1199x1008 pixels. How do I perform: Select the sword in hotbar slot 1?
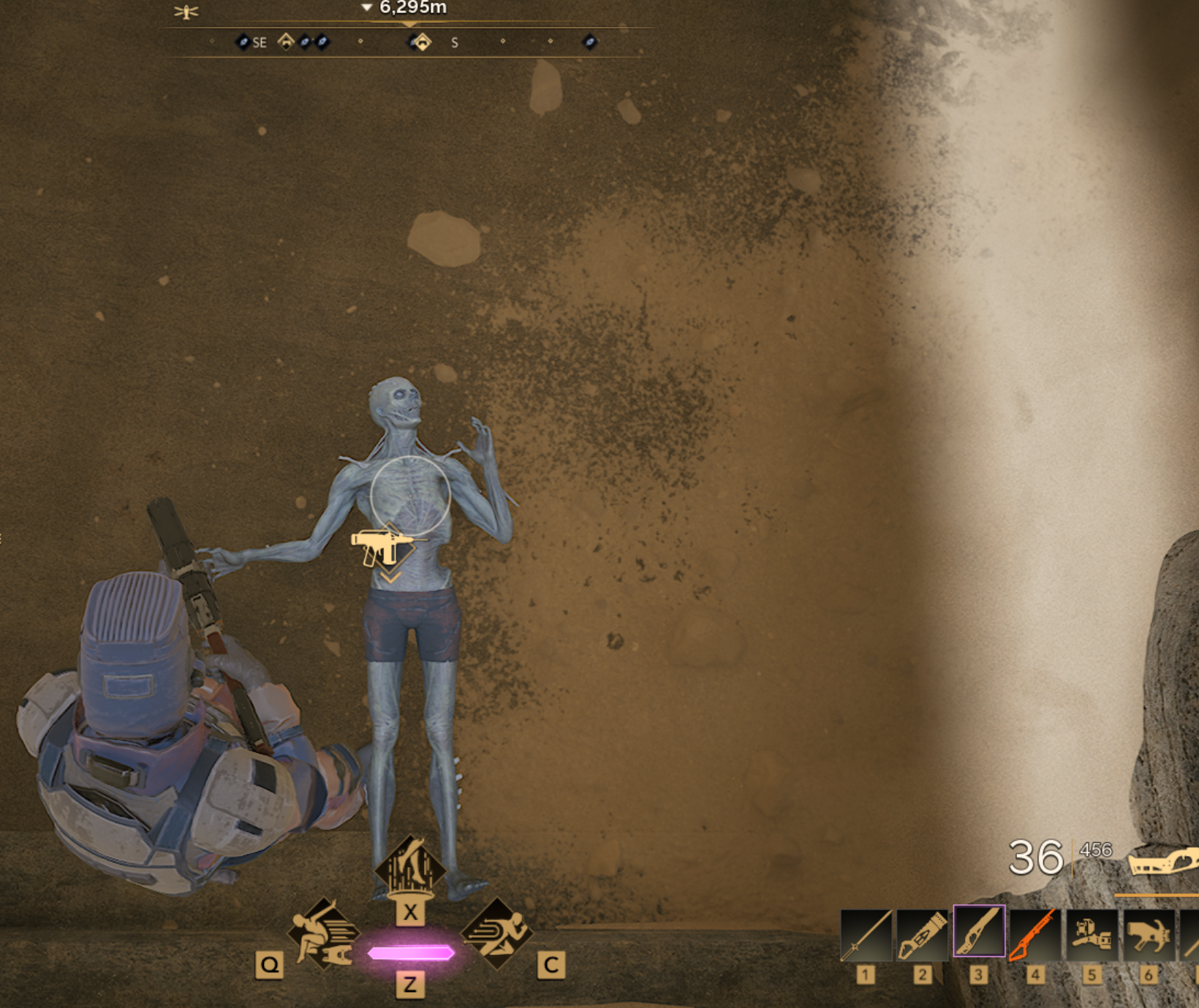point(866,933)
